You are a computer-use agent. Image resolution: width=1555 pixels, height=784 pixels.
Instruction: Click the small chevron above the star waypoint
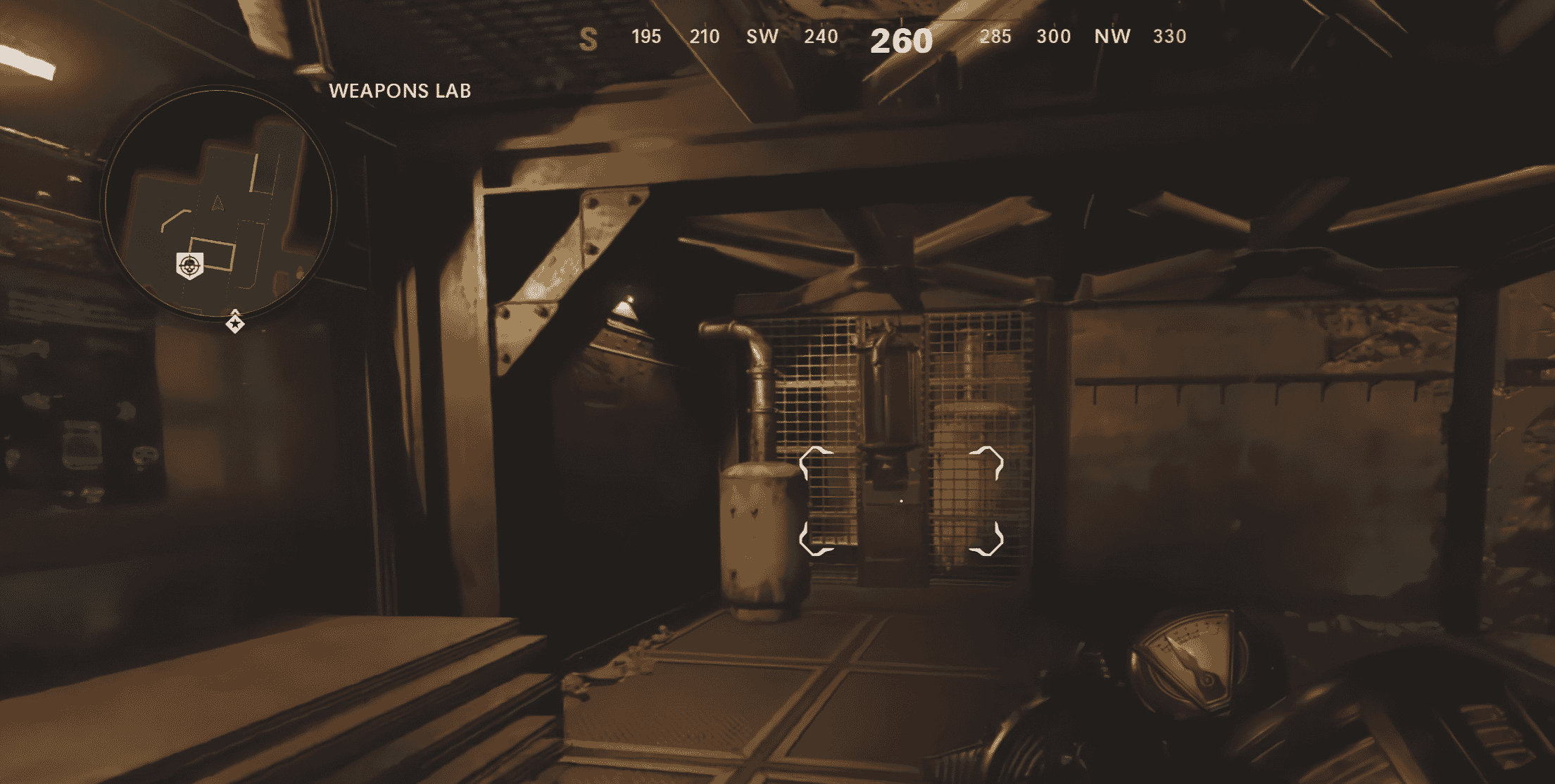pyautogui.click(x=235, y=312)
